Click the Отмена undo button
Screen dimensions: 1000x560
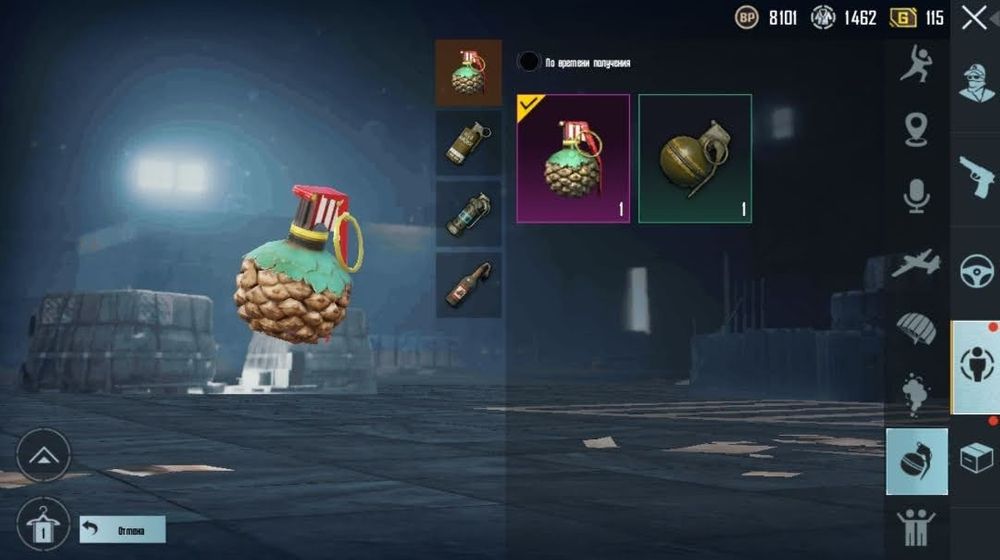(x=122, y=529)
